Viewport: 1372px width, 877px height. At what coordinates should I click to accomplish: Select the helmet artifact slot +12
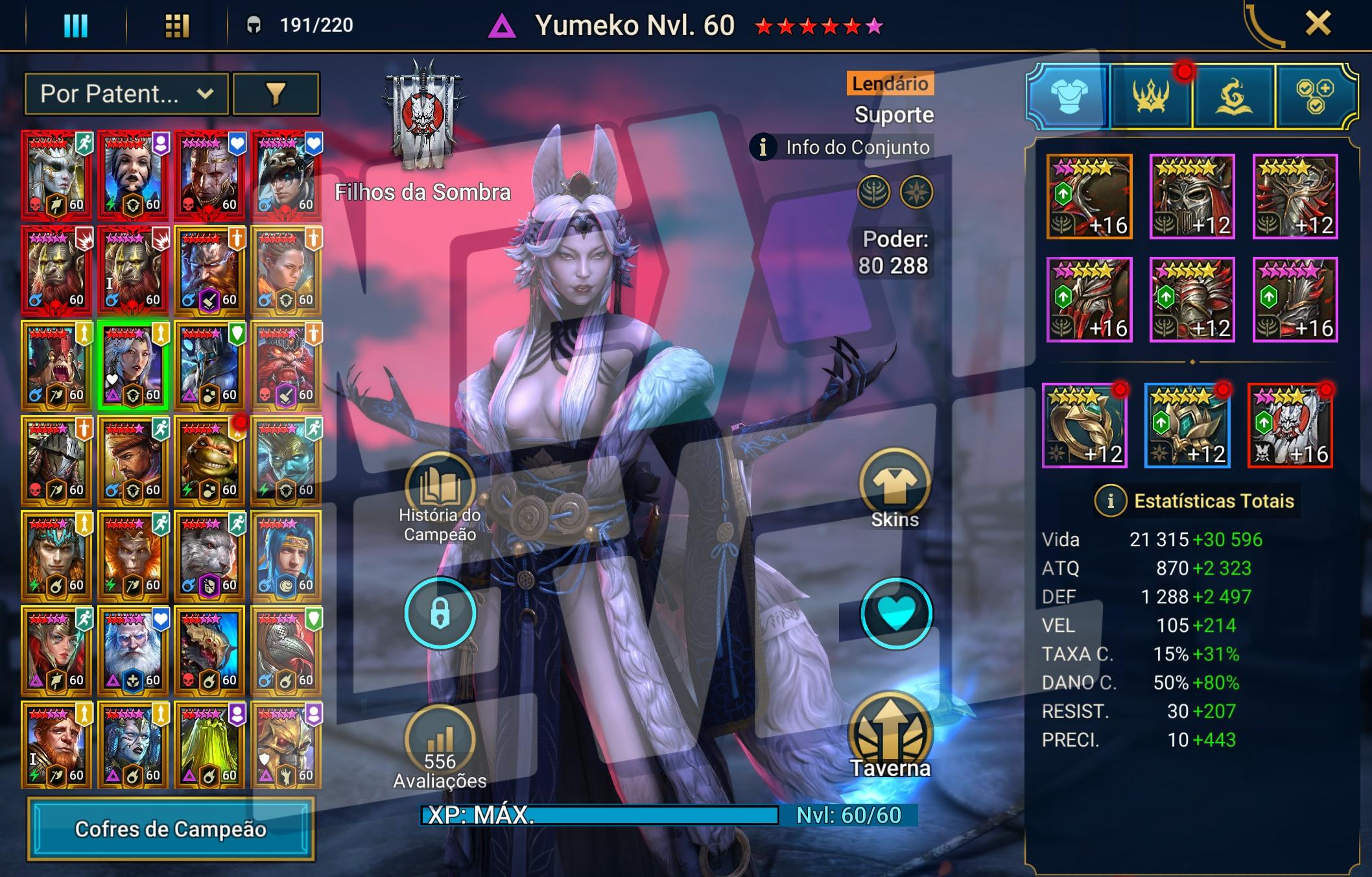tap(1192, 197)
